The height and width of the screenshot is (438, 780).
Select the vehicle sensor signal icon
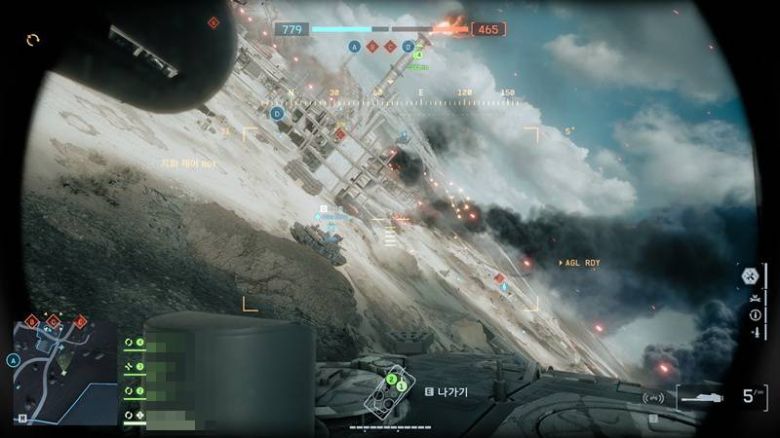tap(653, 398)
